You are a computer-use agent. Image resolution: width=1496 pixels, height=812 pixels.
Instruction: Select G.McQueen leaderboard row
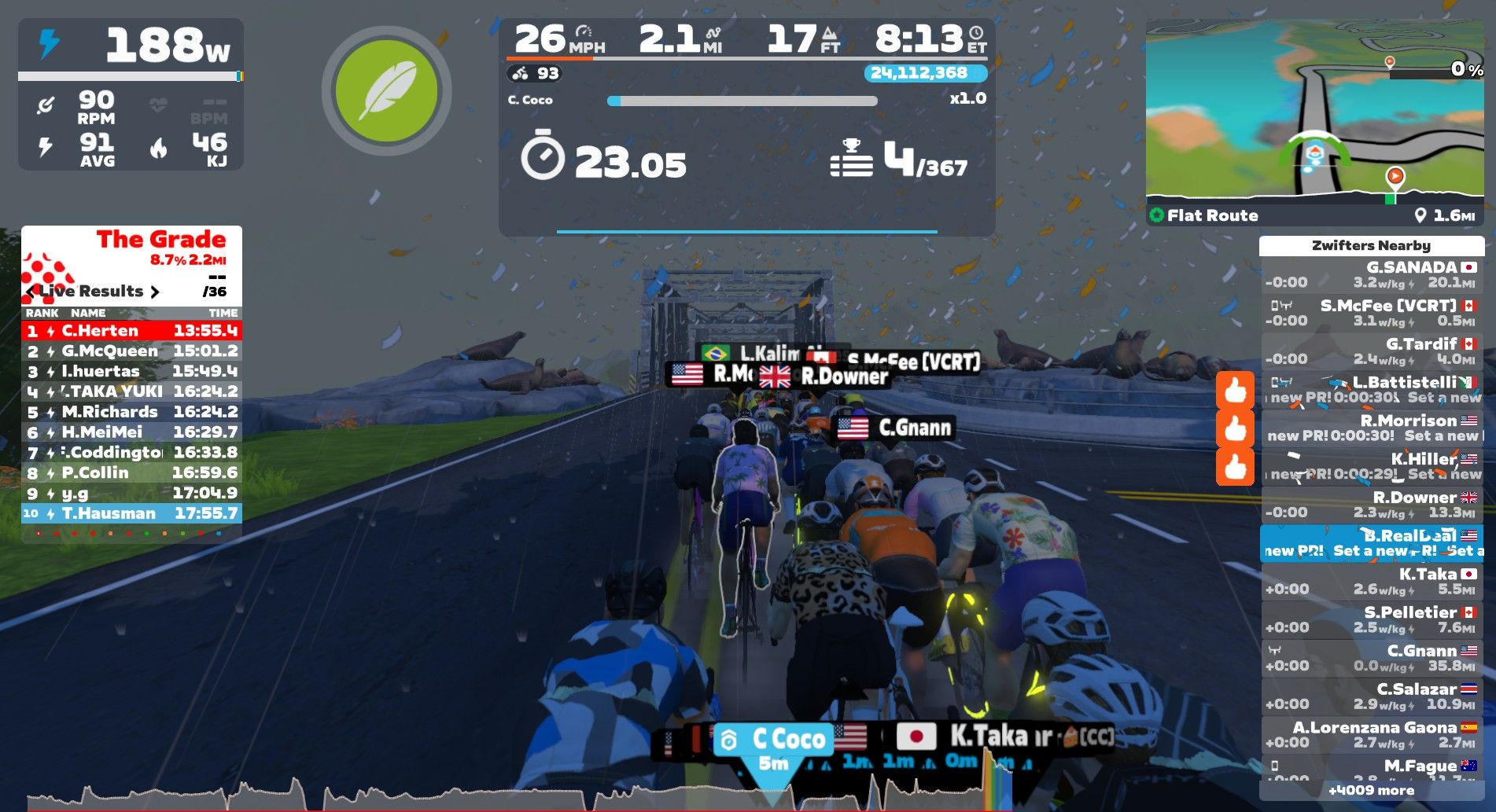pos(131,351)
